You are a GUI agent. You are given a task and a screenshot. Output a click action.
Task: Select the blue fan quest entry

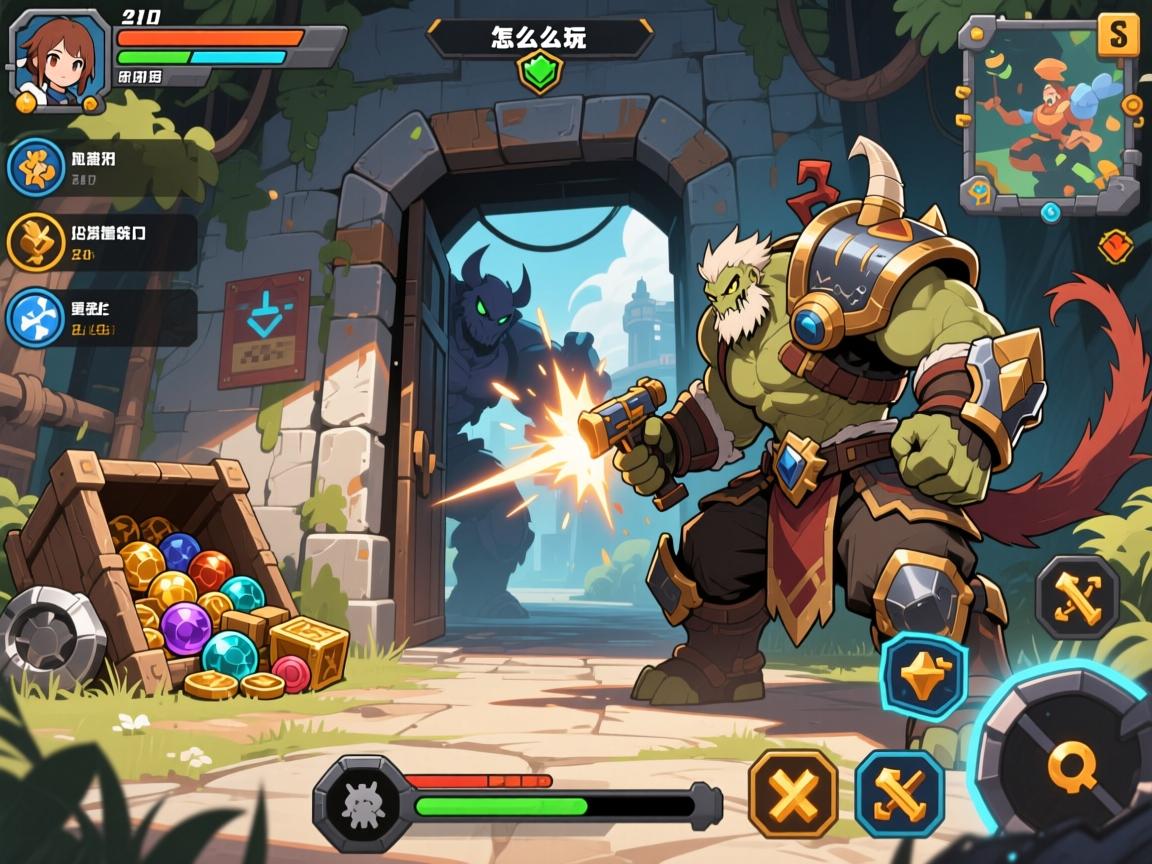[32, 318]
